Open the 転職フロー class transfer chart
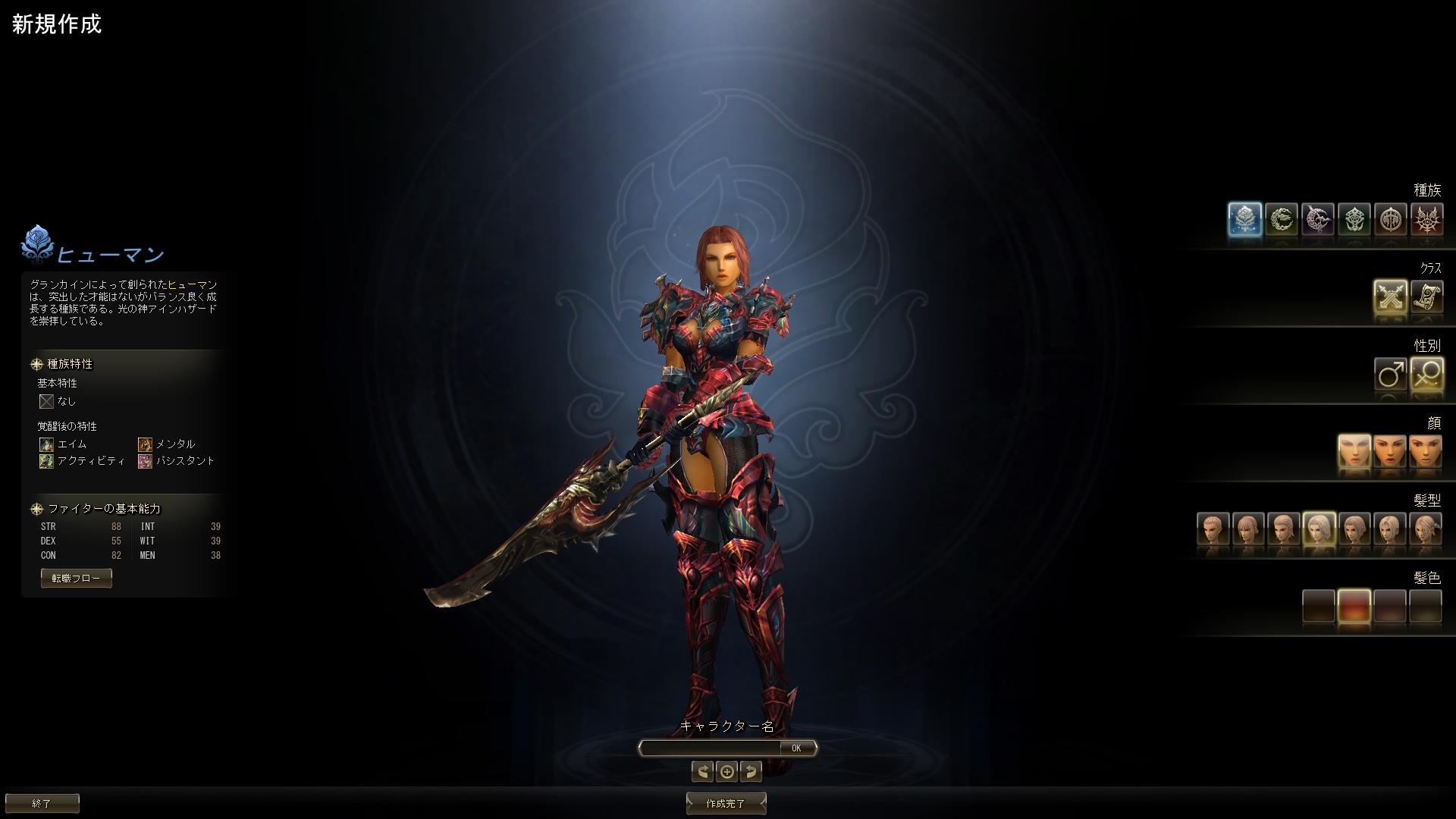 tap(76, 578)
